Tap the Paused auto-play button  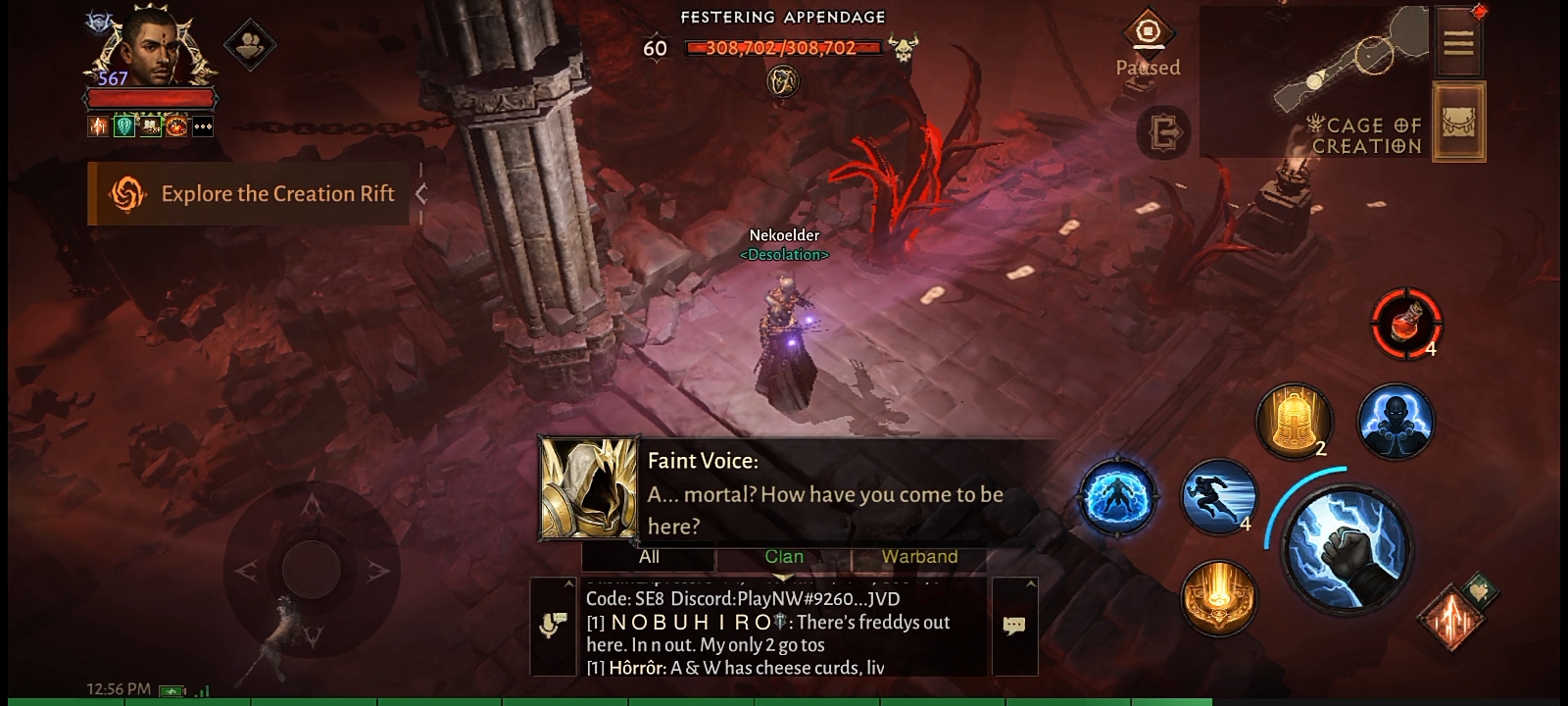point(1148,44)
